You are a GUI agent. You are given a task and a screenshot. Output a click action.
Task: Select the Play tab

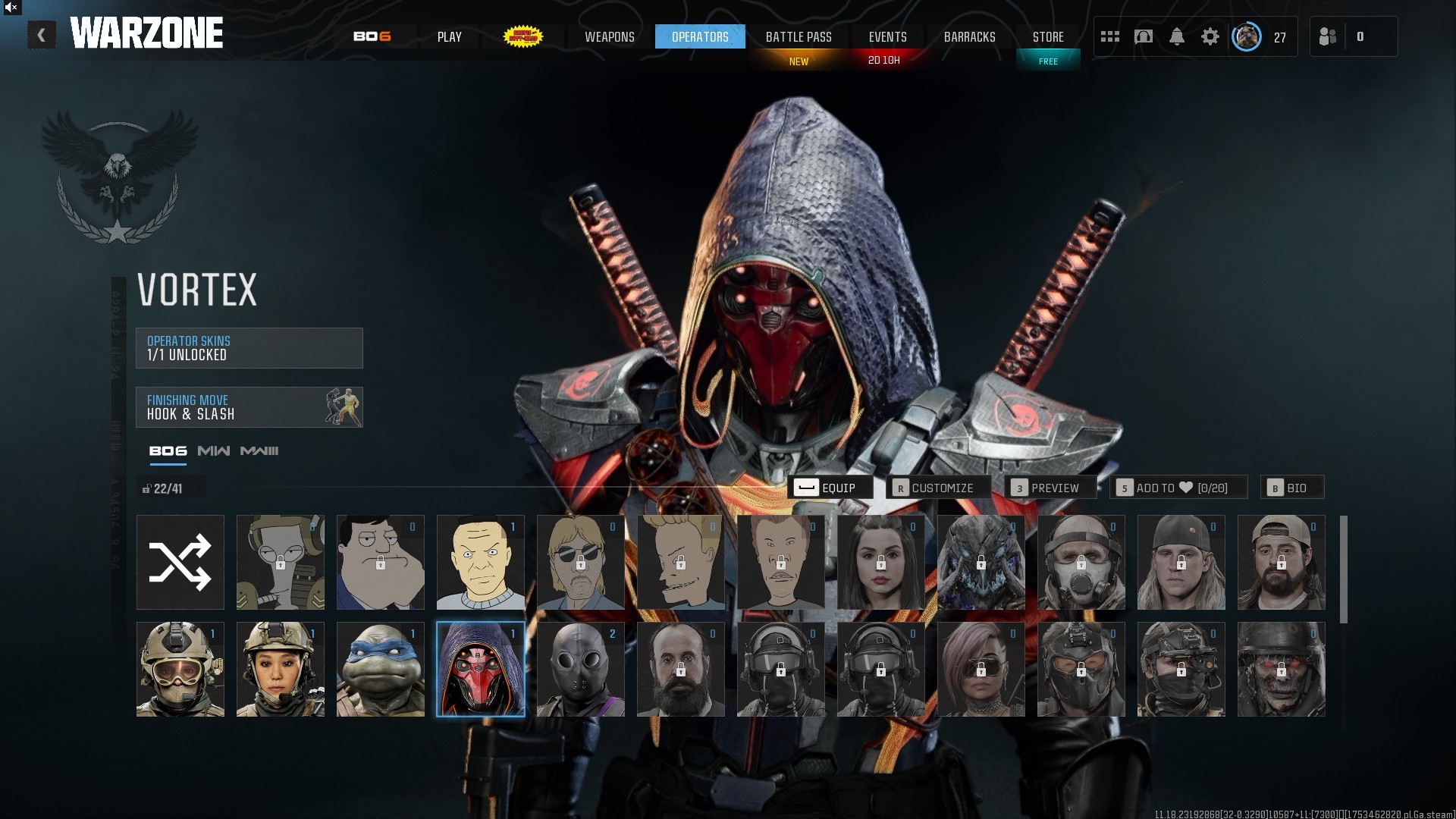[x=449, y=36]
